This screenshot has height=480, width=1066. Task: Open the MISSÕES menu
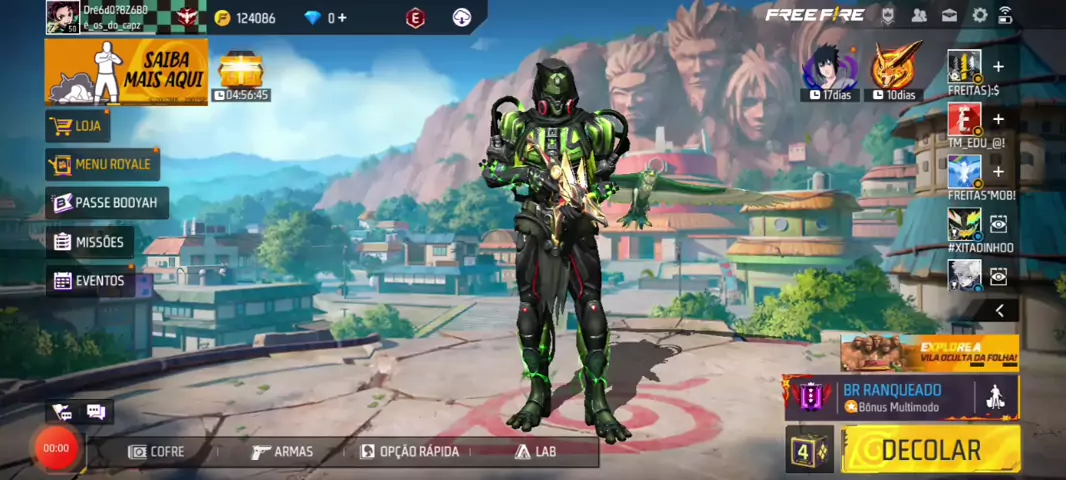[x=89, y=242]
